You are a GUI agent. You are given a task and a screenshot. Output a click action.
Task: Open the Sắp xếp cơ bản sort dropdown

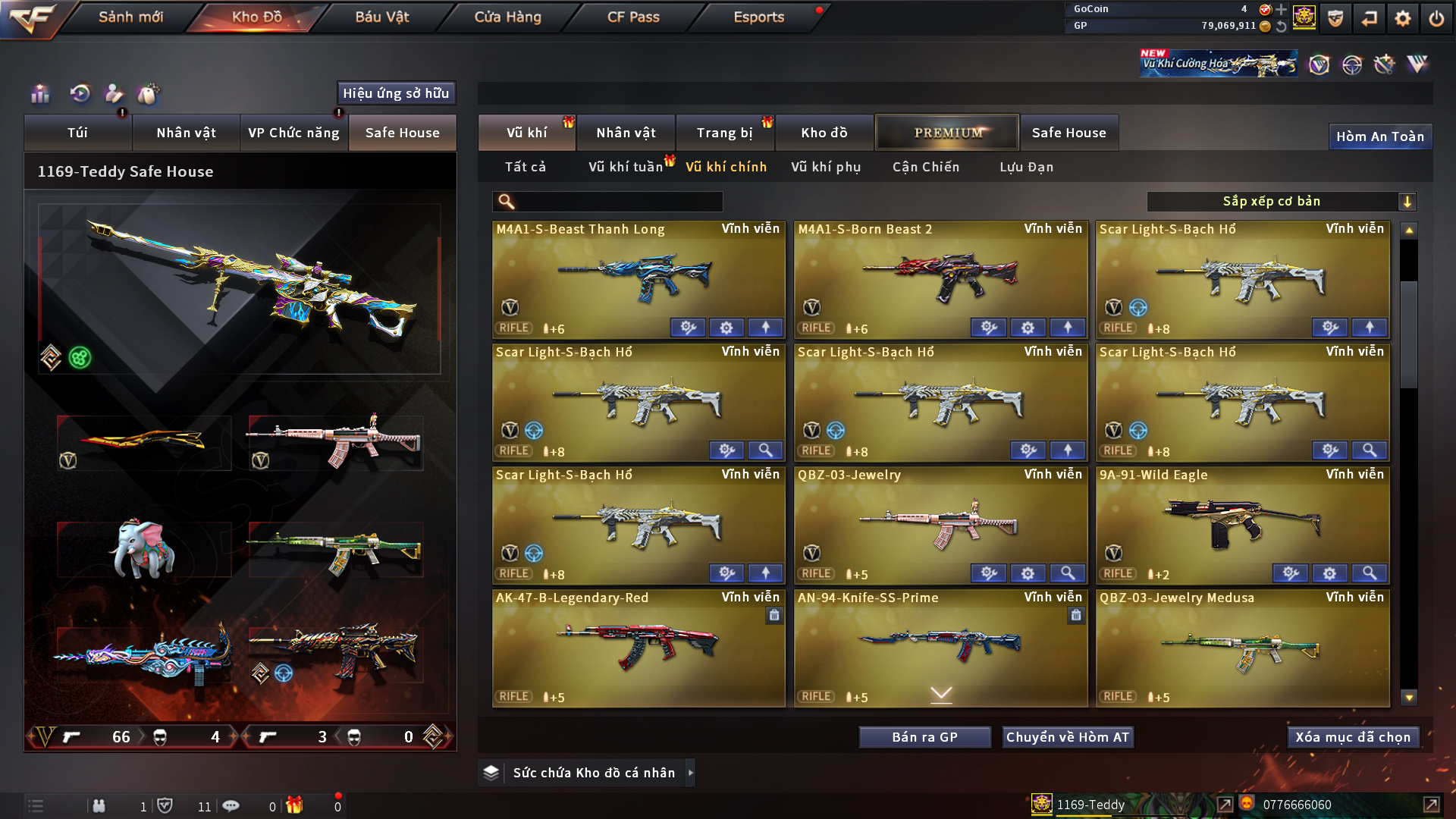point(1281,202)
